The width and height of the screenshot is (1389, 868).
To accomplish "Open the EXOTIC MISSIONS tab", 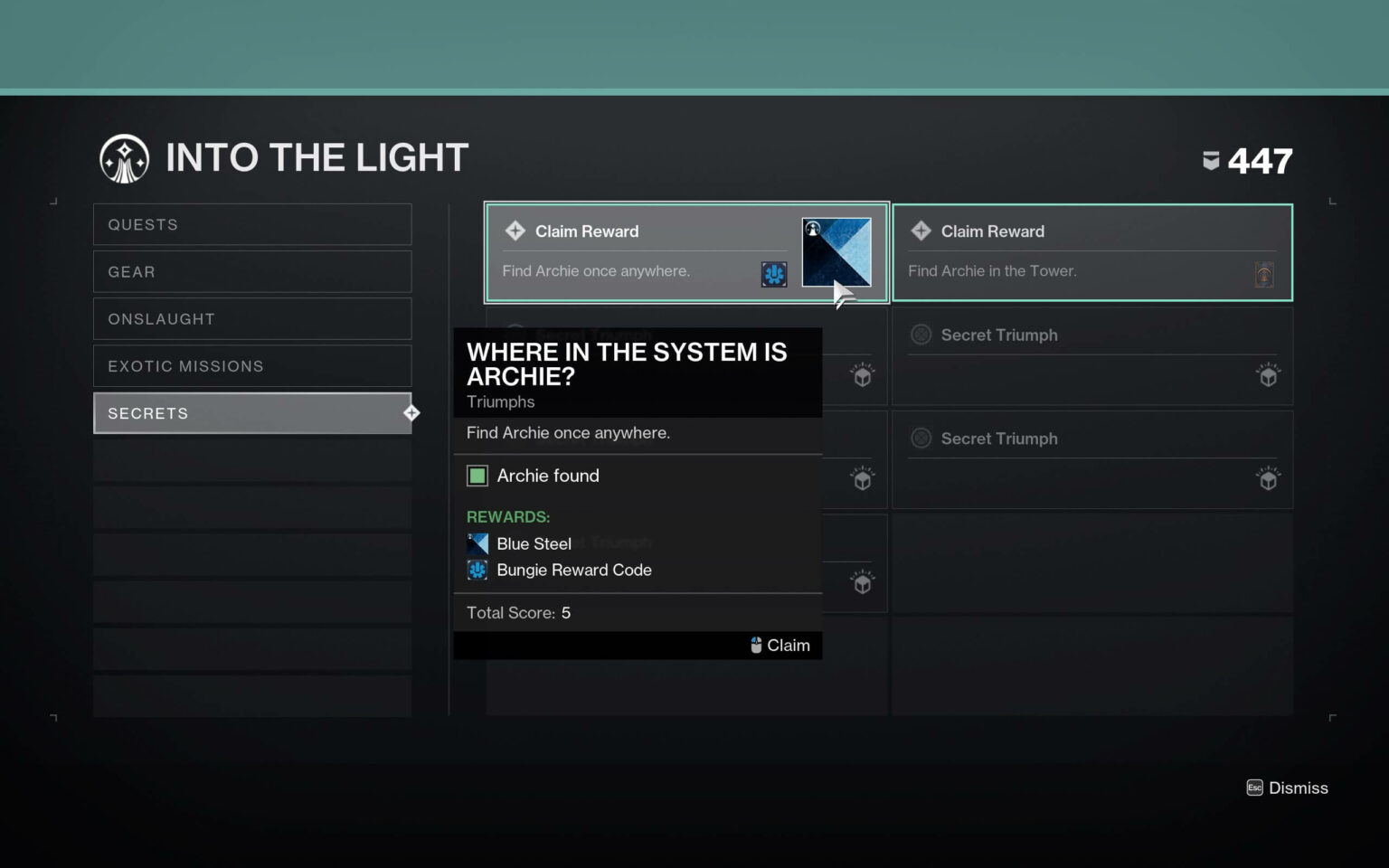I will click(252, 365).
